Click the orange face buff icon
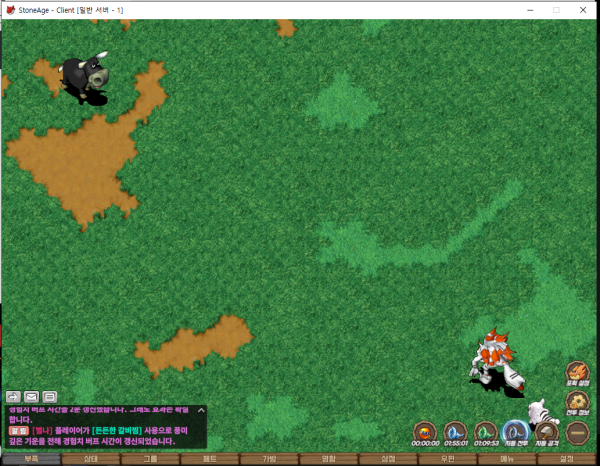Image resolution: width=600 pixels, height=466 pixels. 425,432
